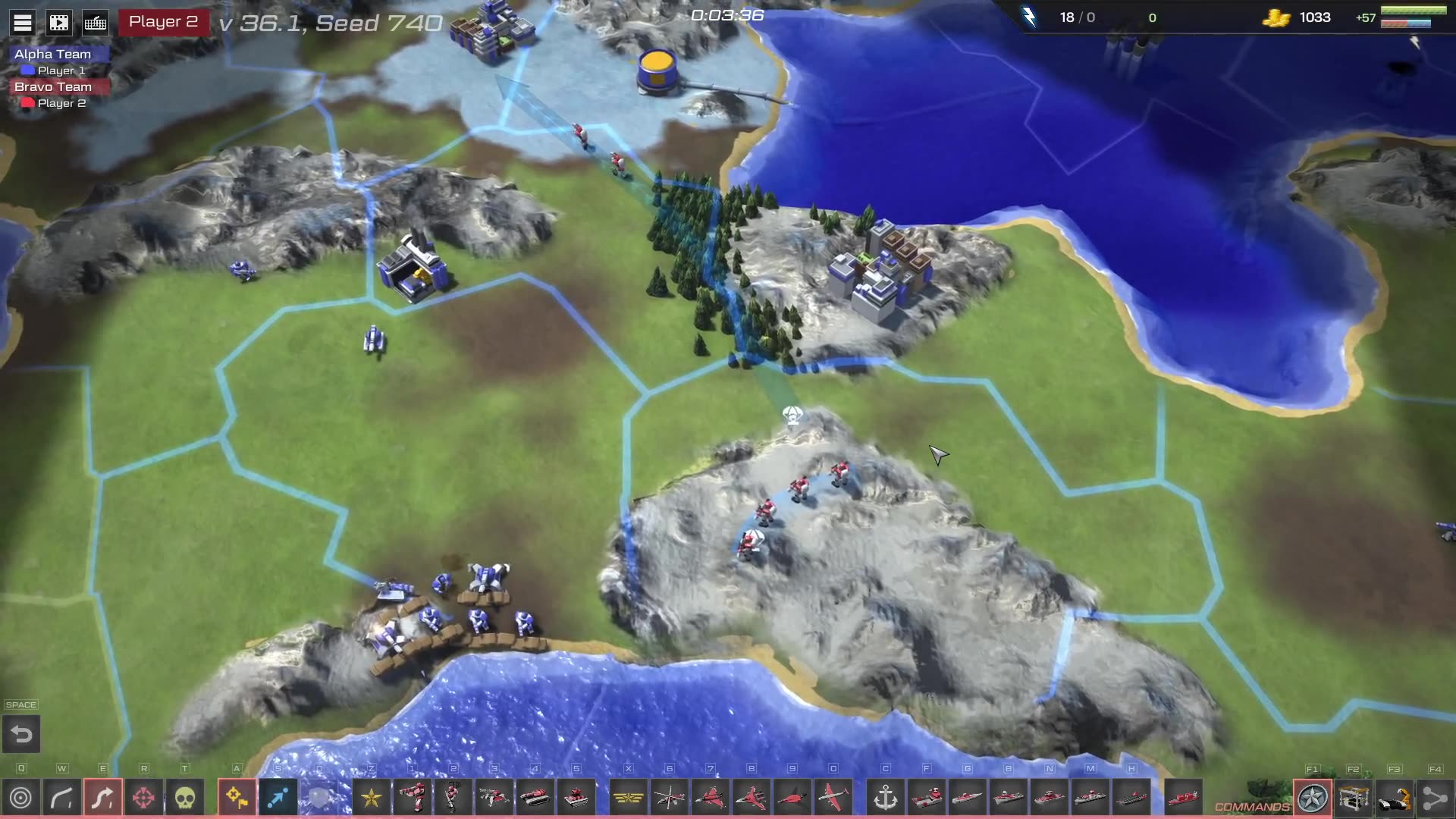Image resolution: width=1456 pixels, height=819 pixels.
Task: Select the gold wings air units category
Action: pyautogui.click(x=629, y=798)
